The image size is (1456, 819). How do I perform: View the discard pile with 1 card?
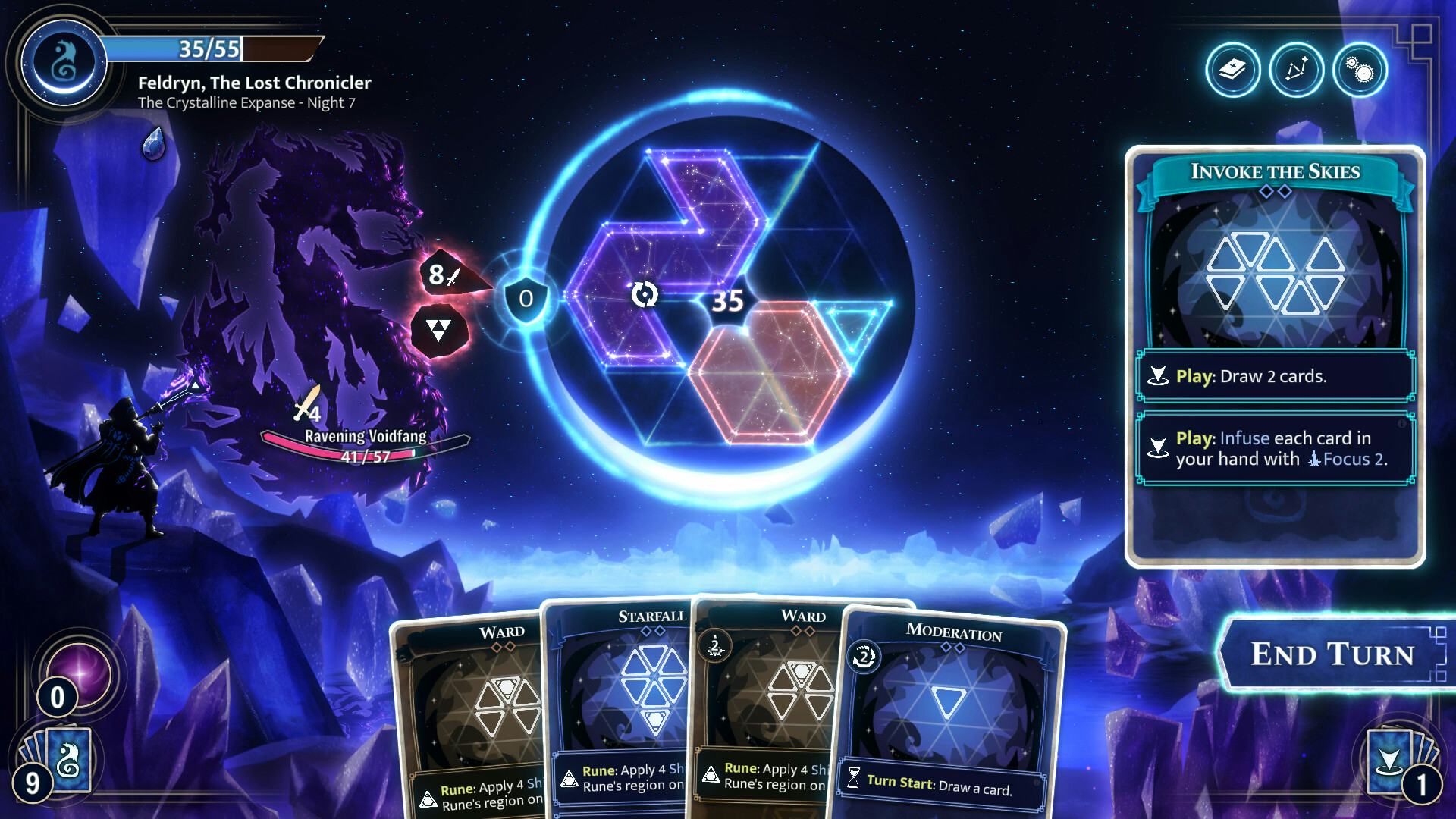point(1399,762)
